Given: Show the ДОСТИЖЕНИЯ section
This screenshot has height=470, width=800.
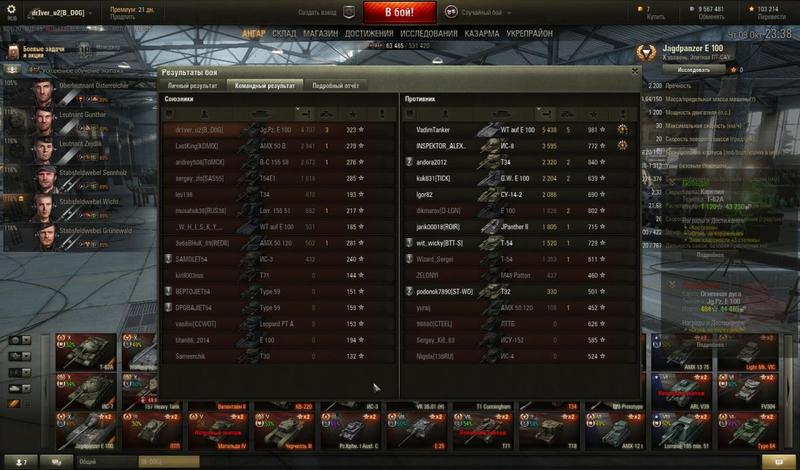Looking at the screenshot, I should tap(367, 33).
